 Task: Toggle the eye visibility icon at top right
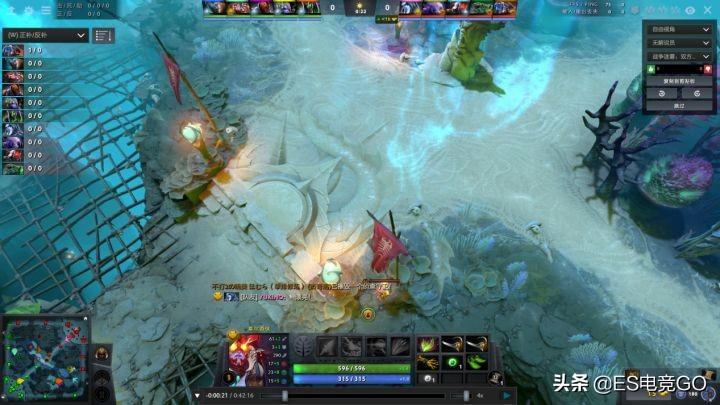pyautogui.click(x=690, y=10)
